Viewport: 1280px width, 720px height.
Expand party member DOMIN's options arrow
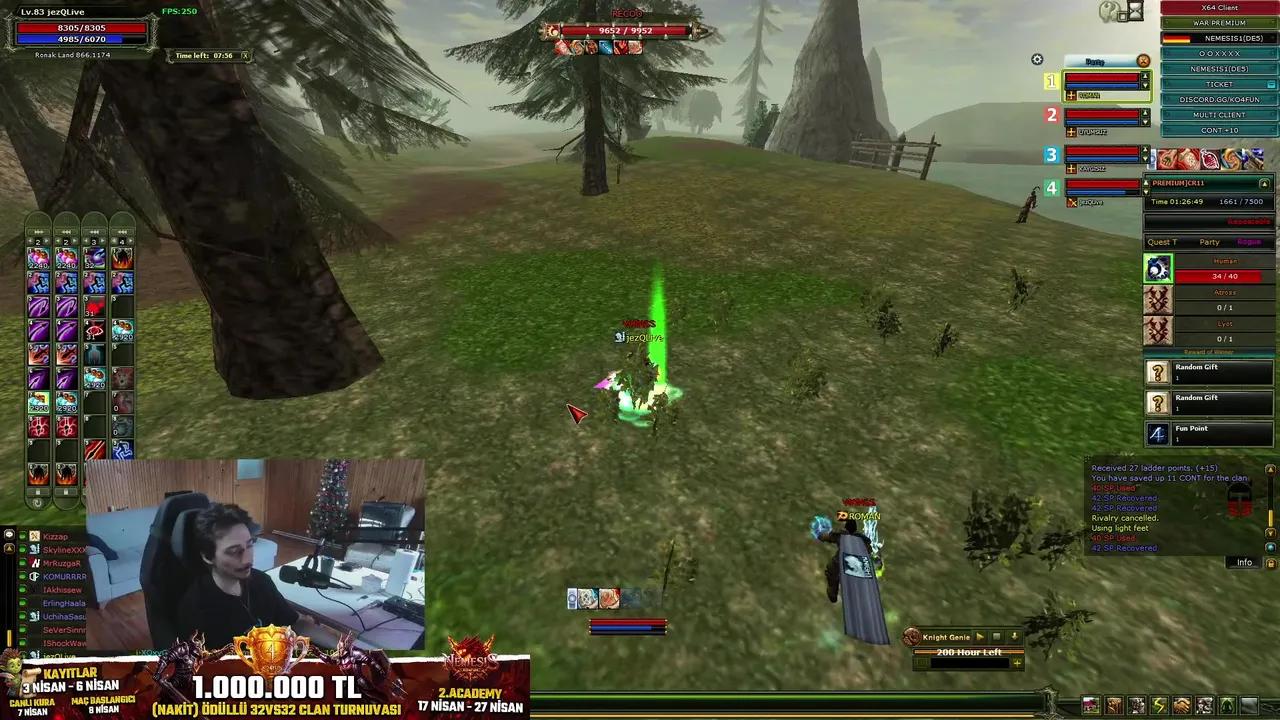1143,86
